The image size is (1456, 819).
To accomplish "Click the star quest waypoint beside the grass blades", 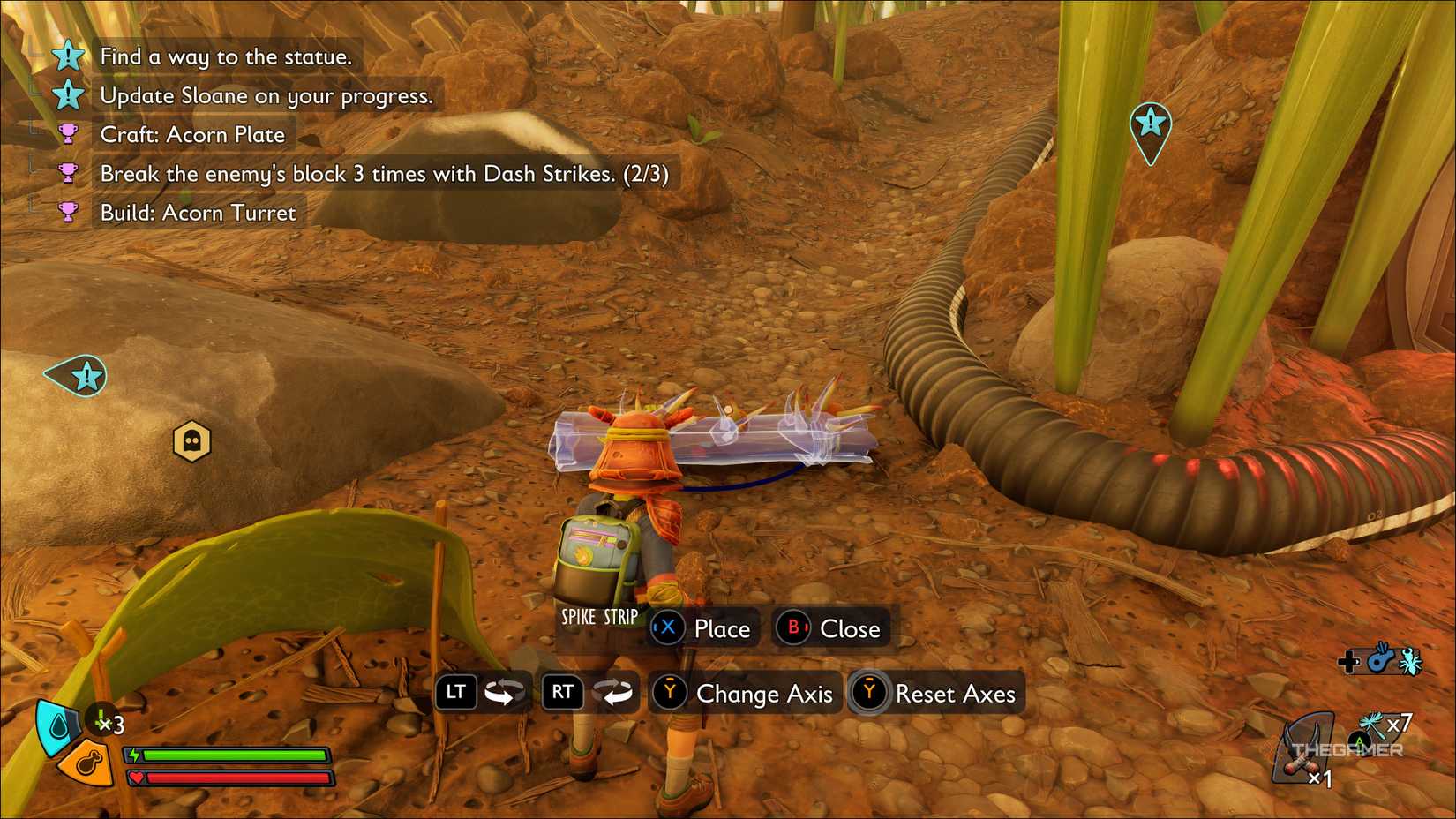I will pyautogui.click(x=1150, y=124).
